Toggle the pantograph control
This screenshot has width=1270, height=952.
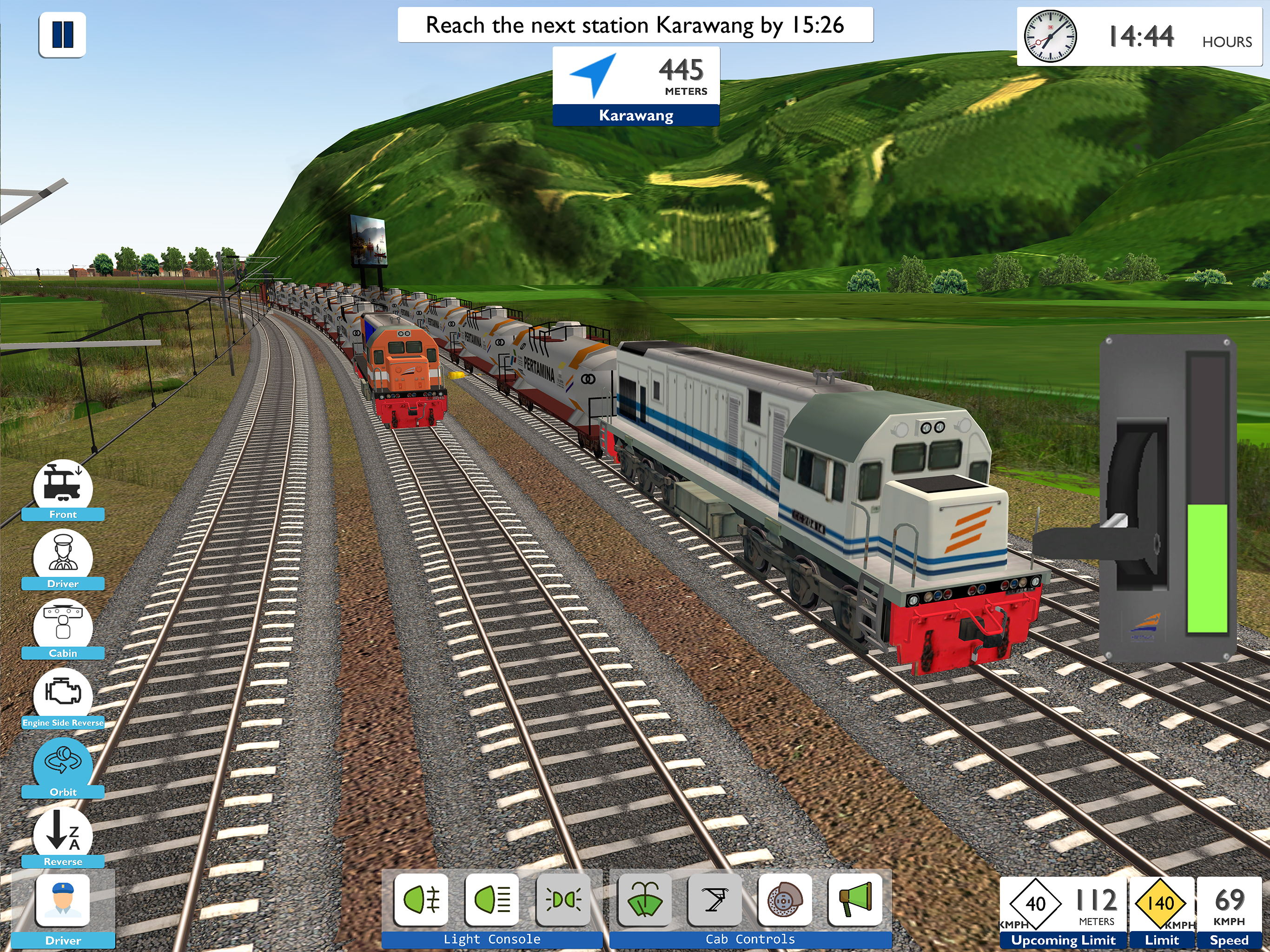click(715, 899)
